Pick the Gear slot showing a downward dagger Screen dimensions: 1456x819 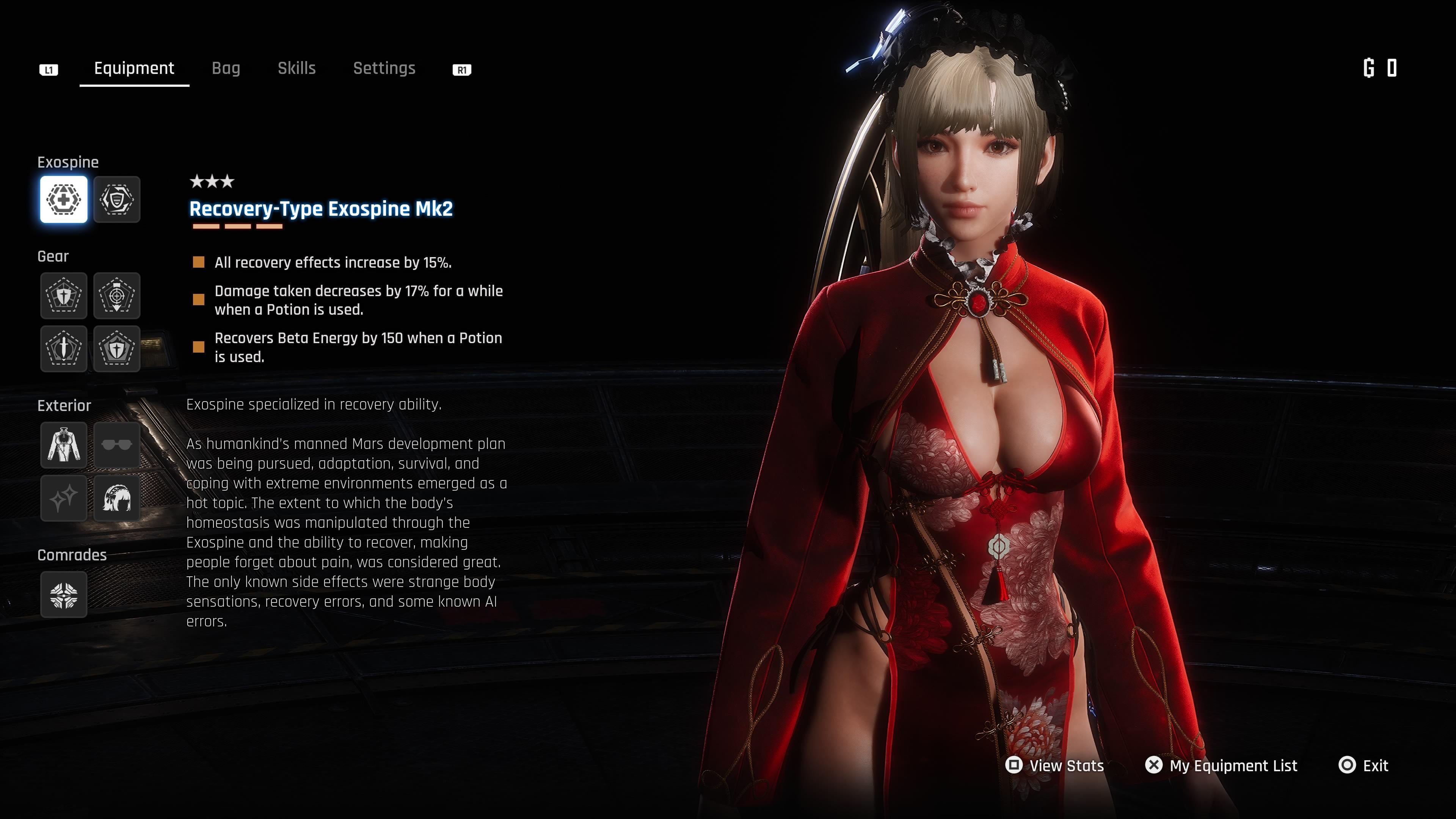tap(64, 348)
